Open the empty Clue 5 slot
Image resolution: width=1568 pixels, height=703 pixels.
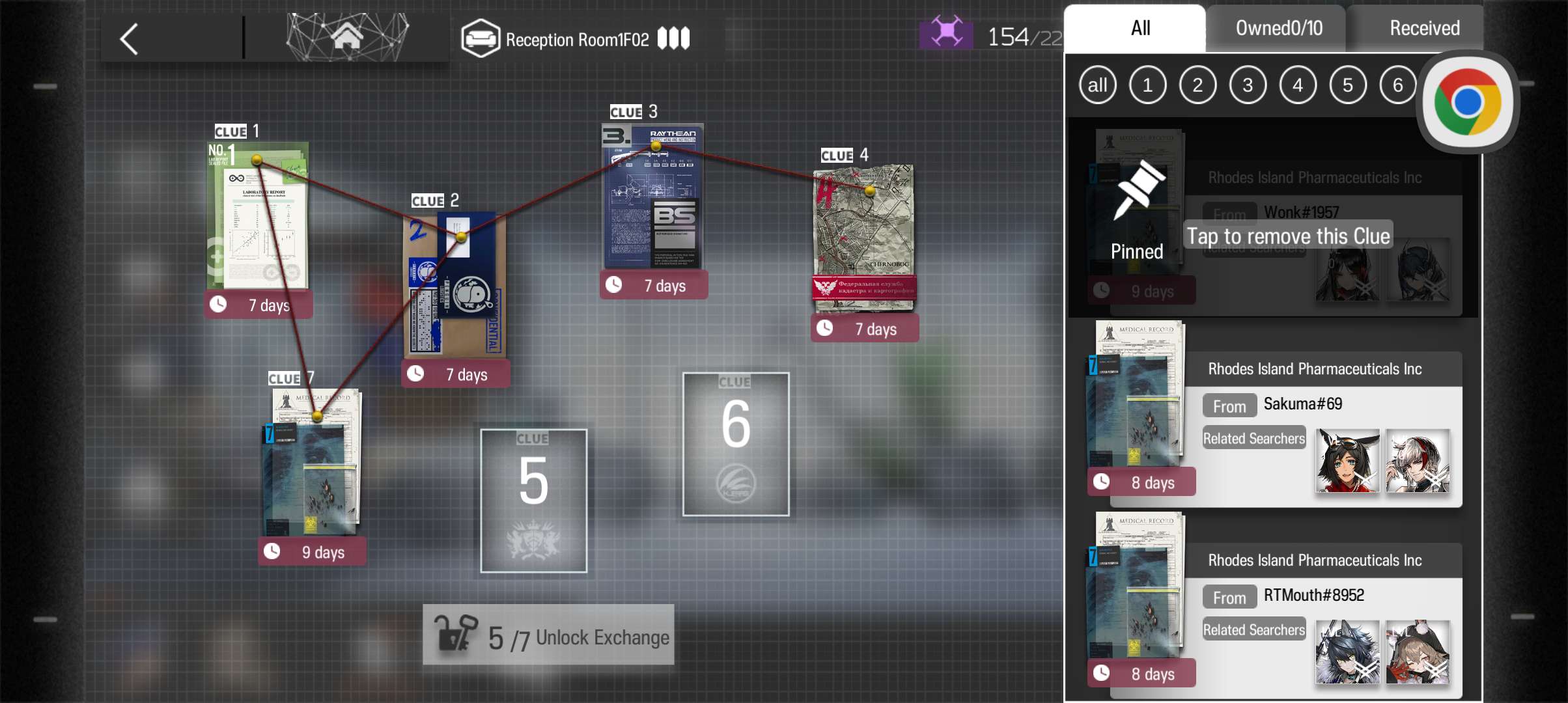533,501
